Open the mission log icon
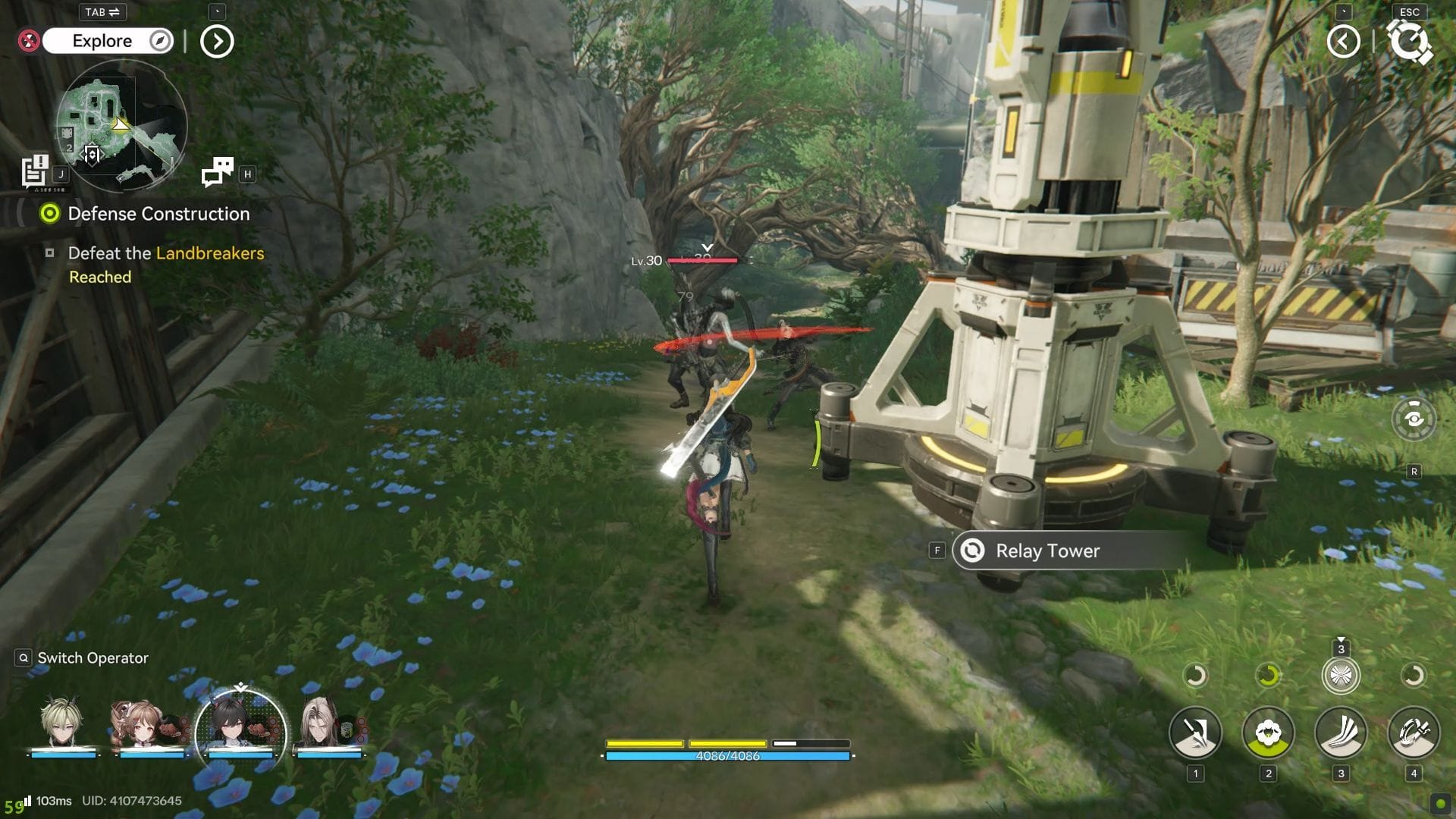 pos(35,171)
